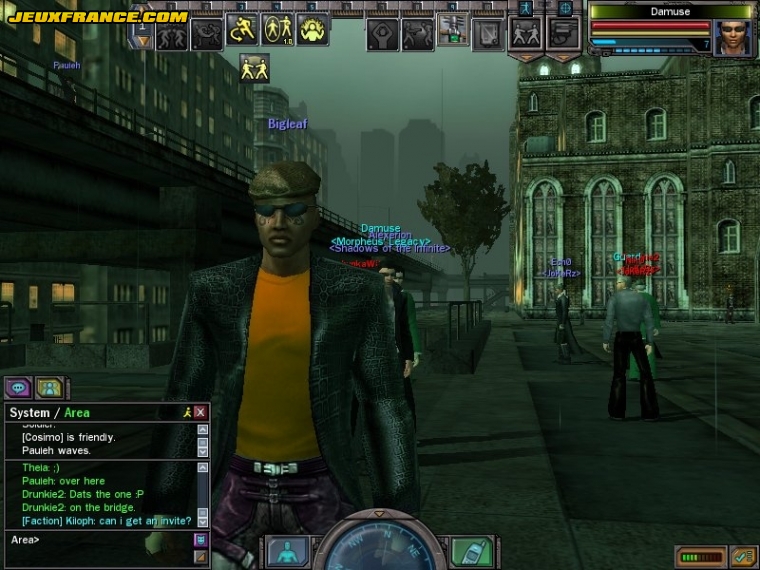Activate the yellow running figure ability

coord(242,31)
